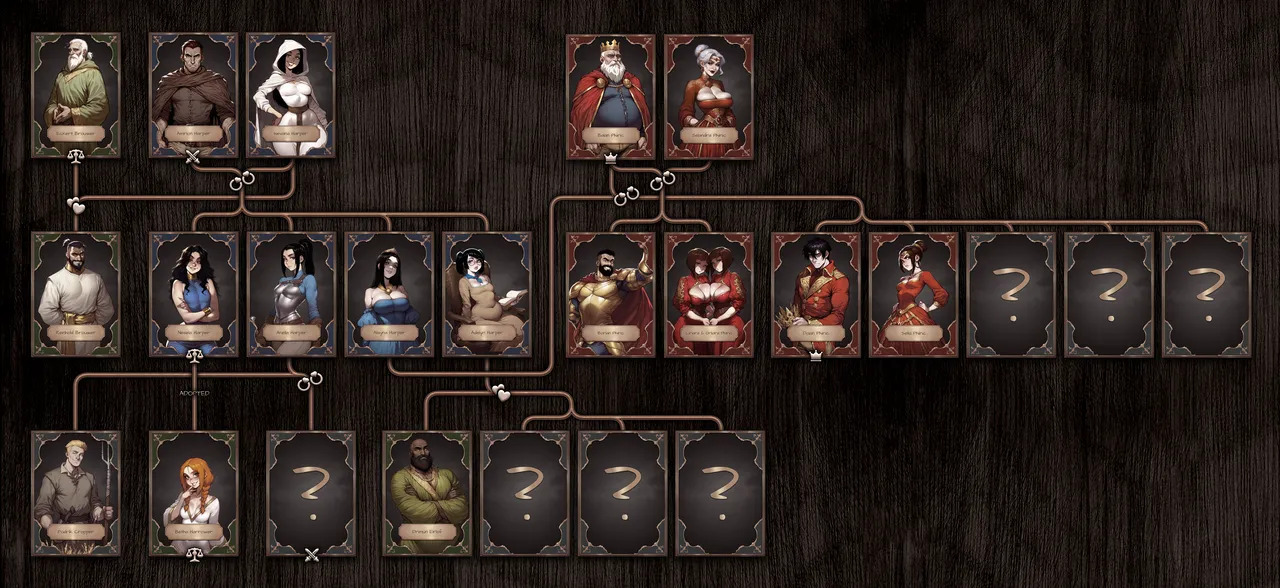Open the seated Harper woman reading a book

pos(487,294)
